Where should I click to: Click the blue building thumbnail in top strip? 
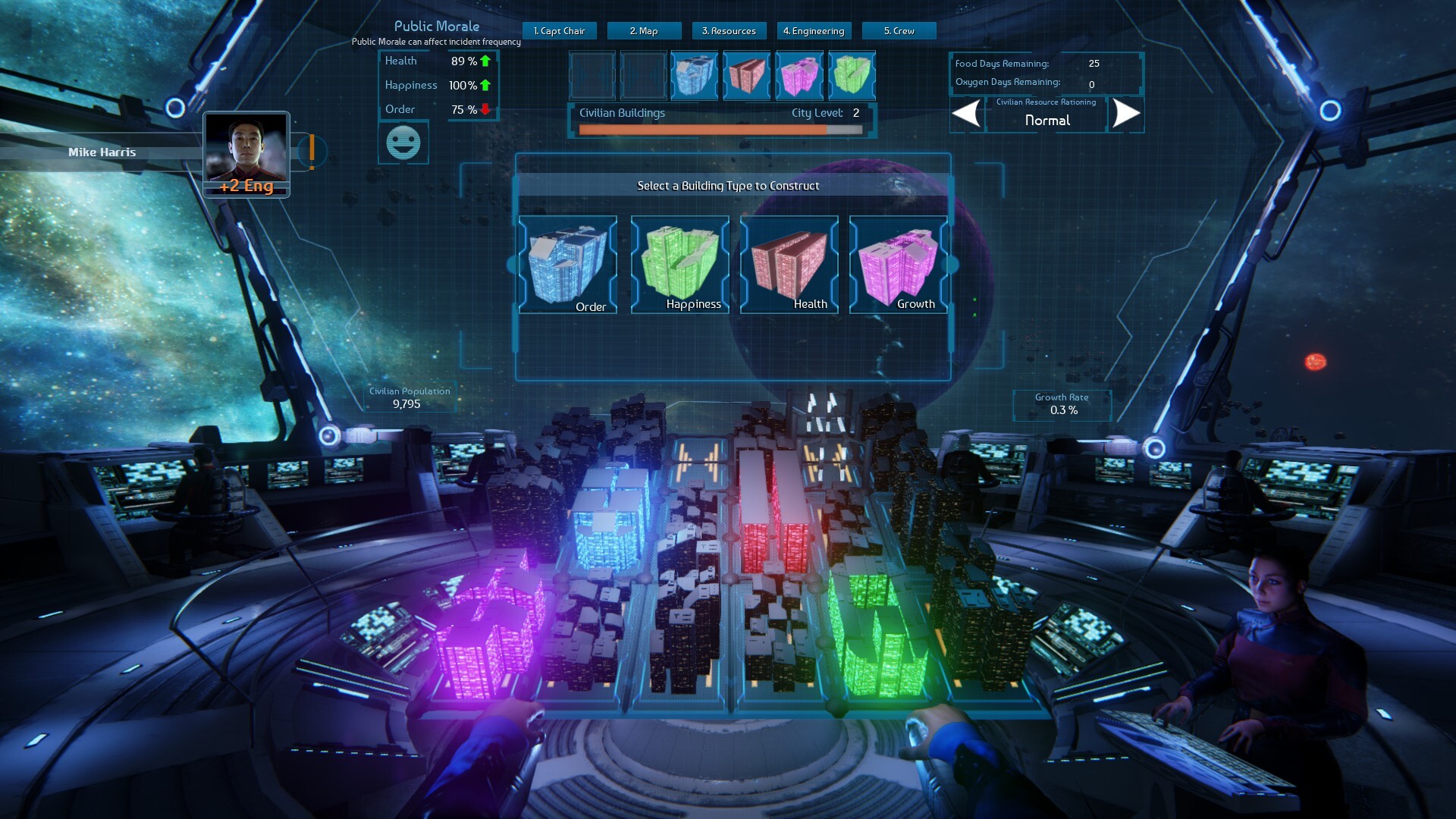[694, 75]
